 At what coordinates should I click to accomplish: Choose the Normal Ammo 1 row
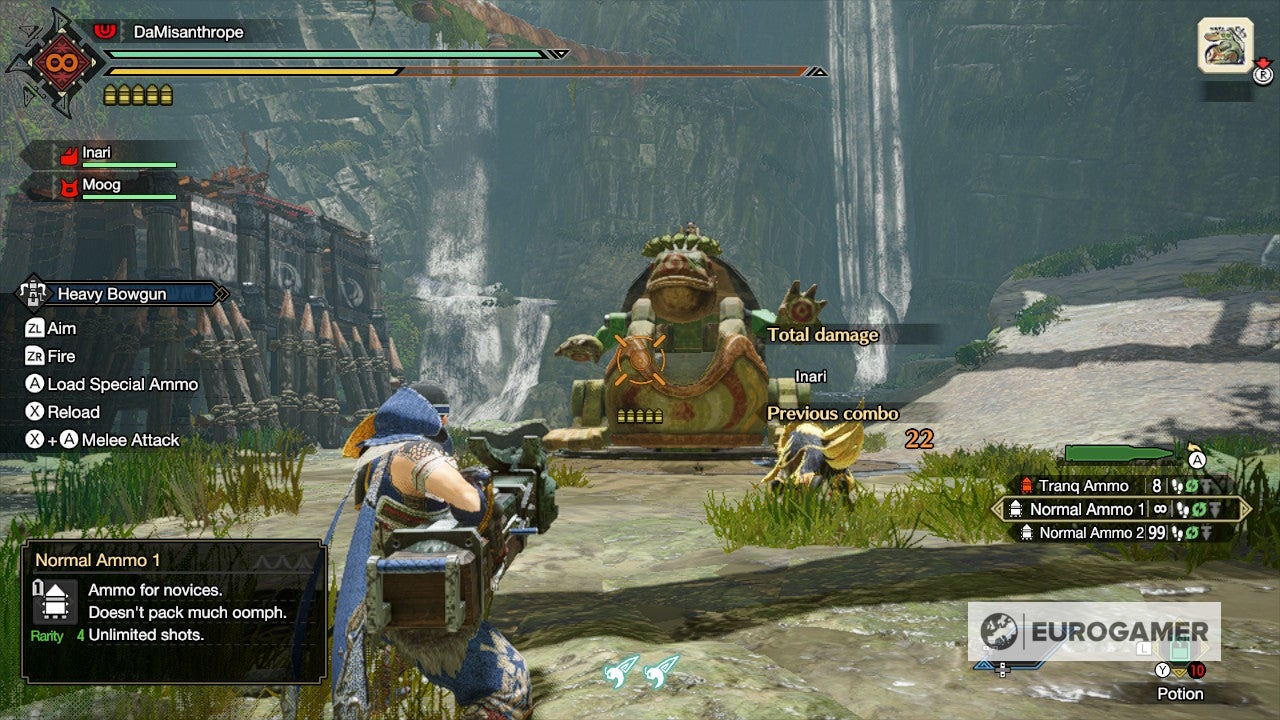(1087, 509)
